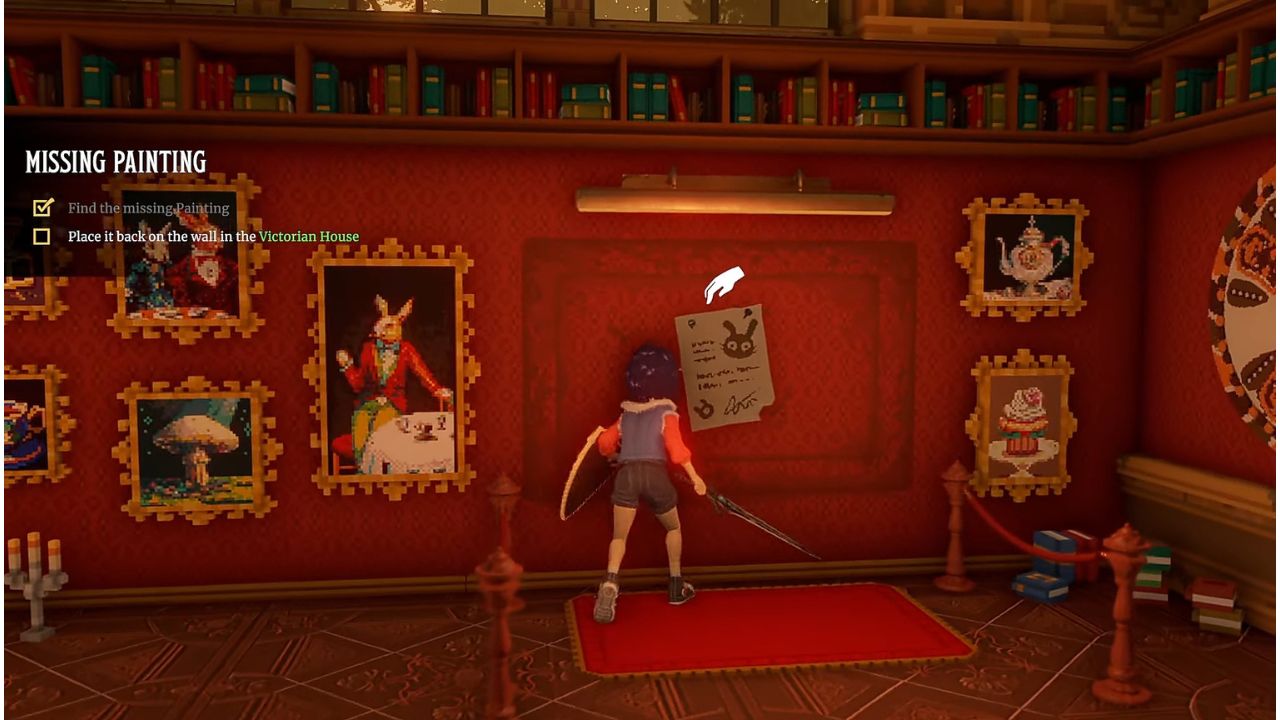1280x720 pixels.
Task: Open the Victorian House link in green text
Action: tap(307, 235)
